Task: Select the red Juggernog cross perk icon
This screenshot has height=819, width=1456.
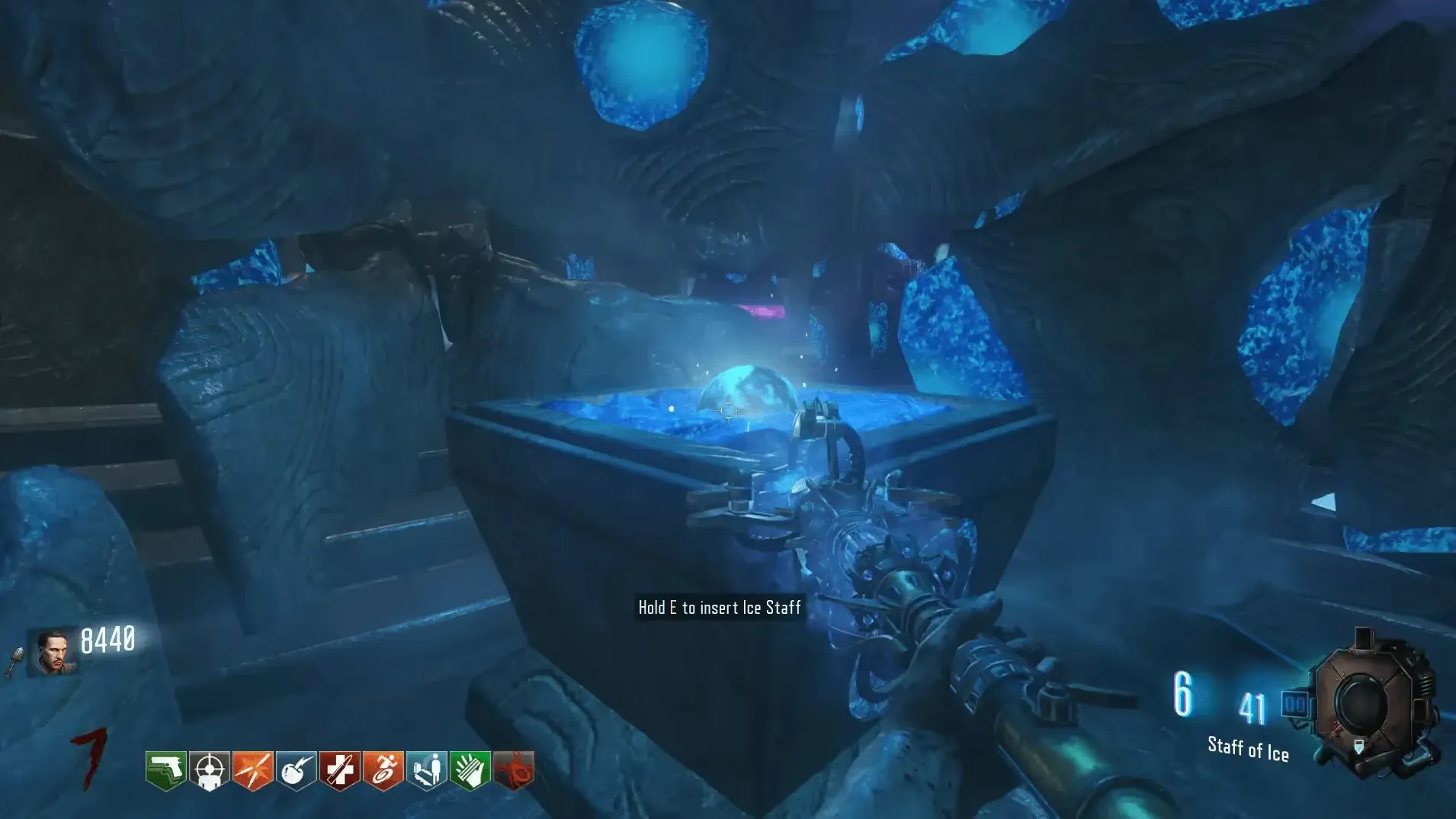Action: pyautogui.click(x=339, y=770)
